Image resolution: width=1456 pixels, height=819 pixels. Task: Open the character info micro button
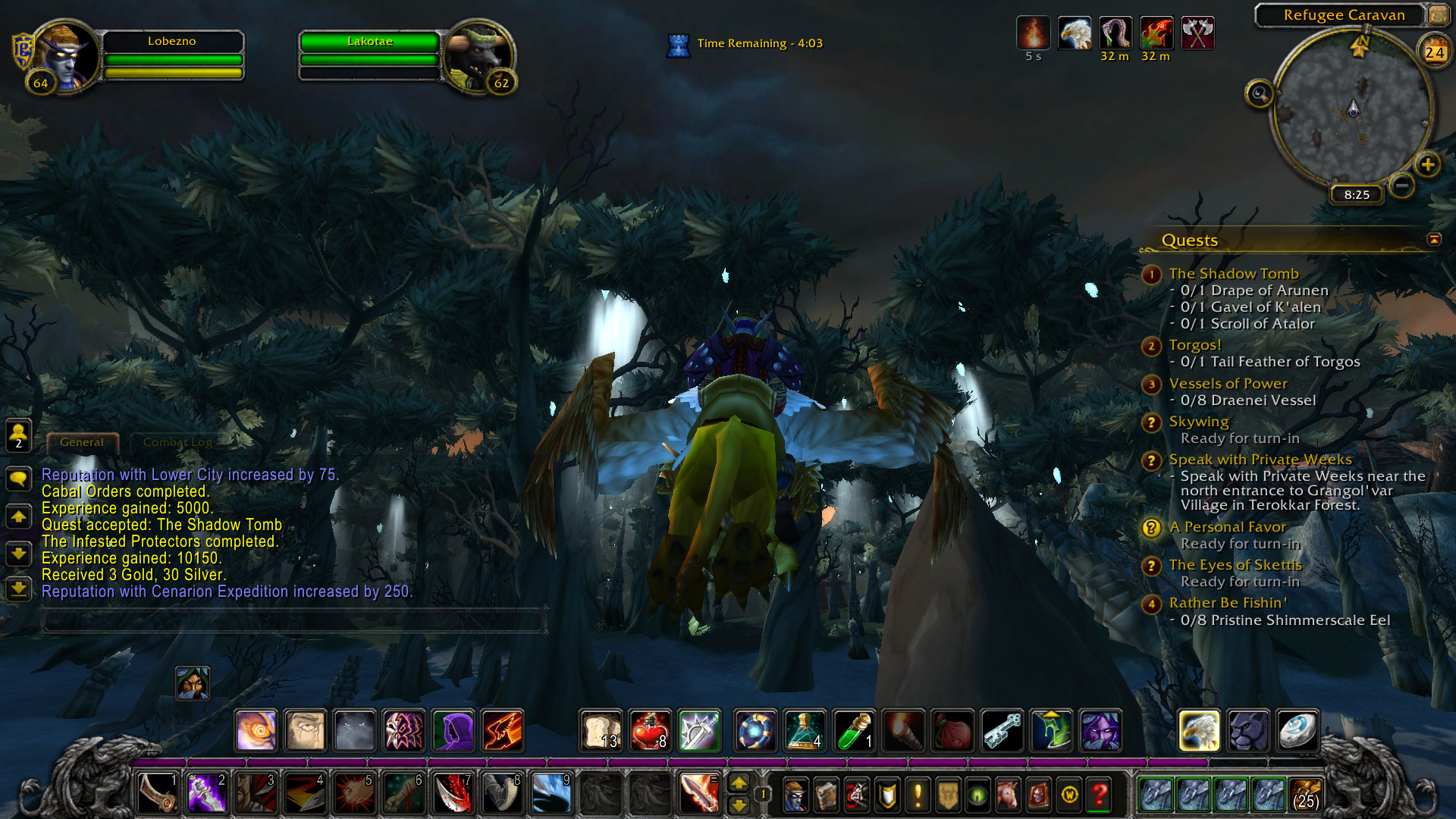[795, 795]
